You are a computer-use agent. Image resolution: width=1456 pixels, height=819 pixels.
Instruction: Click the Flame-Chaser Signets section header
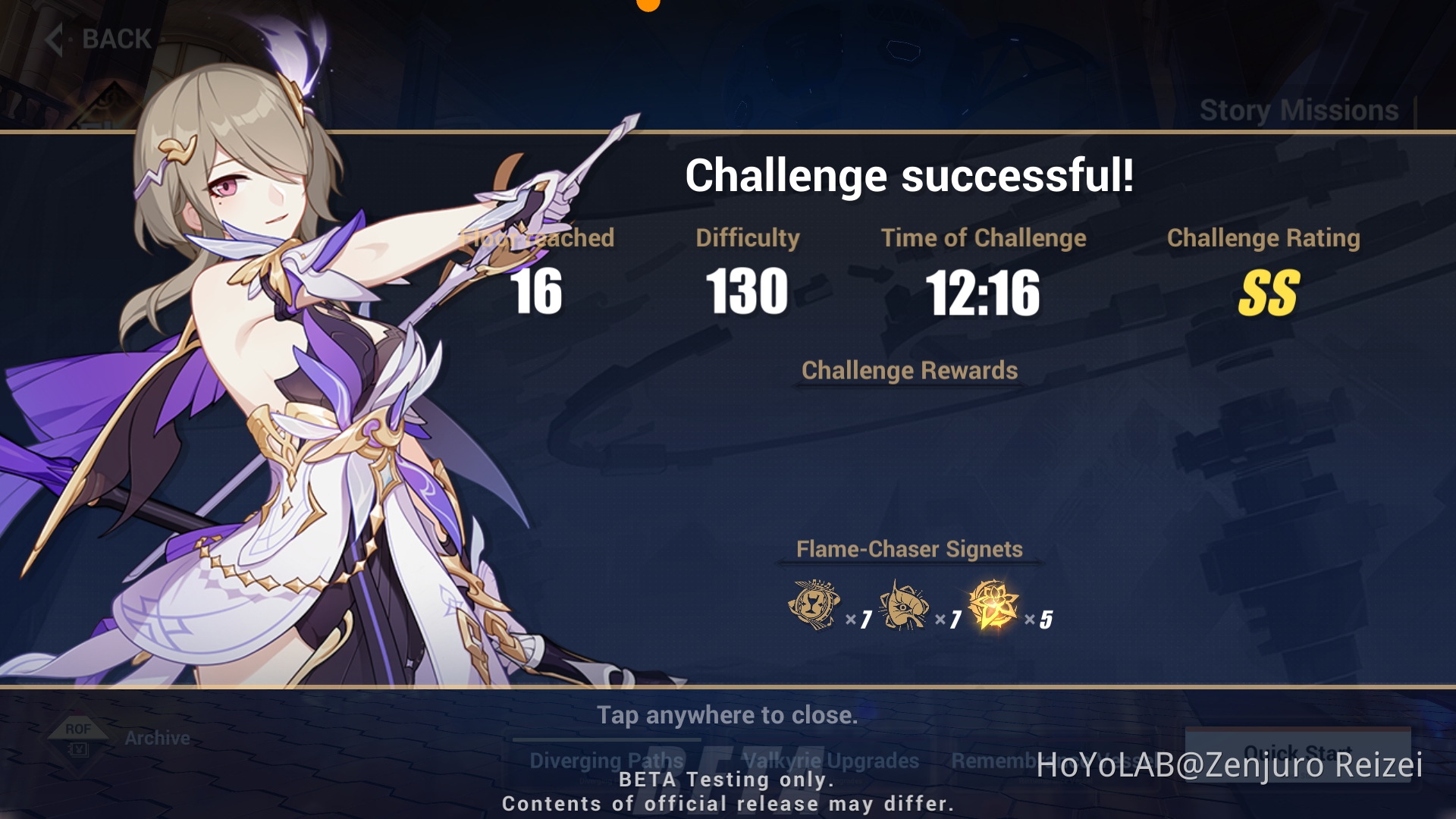tap(909, 549)
